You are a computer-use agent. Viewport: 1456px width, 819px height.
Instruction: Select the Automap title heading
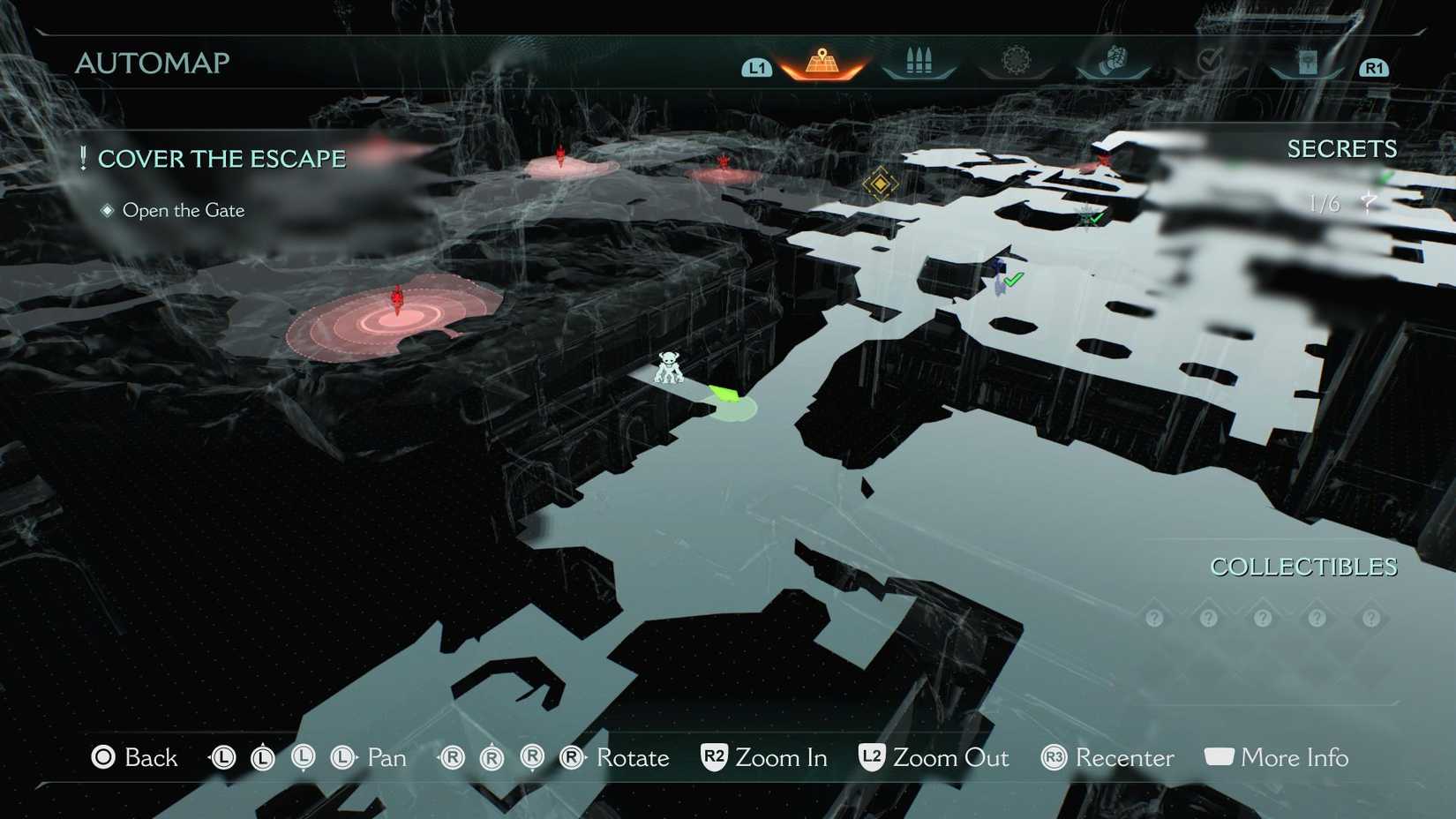pyautogui.click(x=153, y=63)
